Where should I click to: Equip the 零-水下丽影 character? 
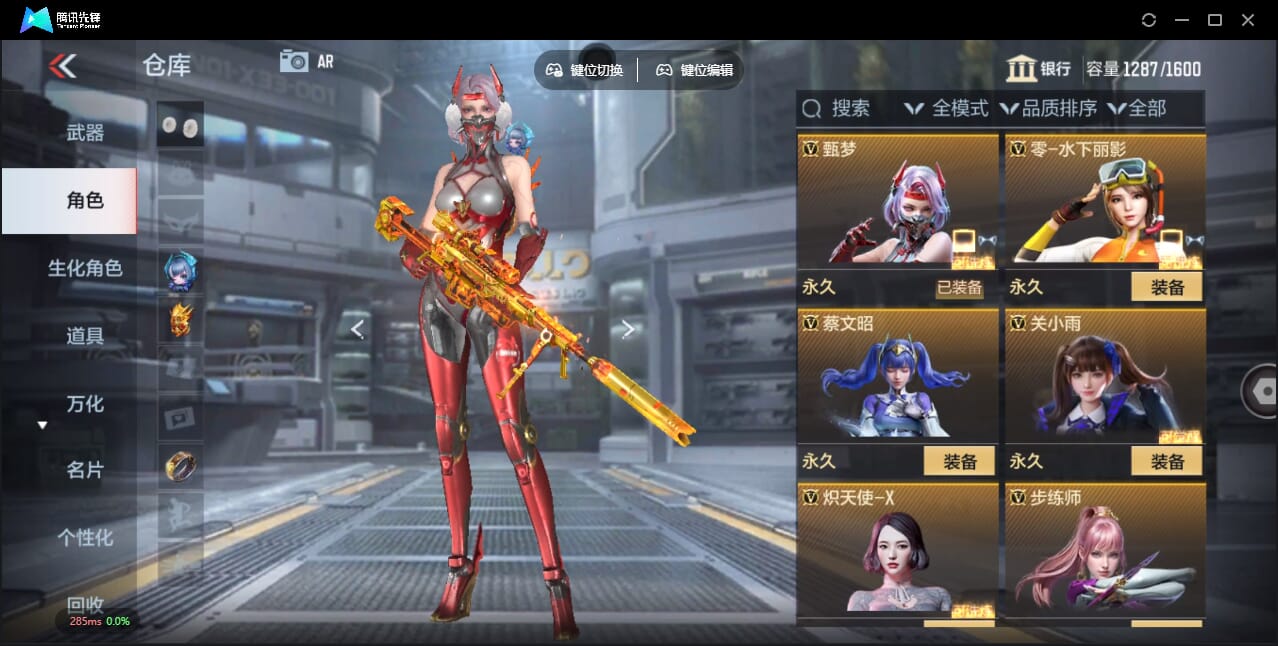click(1166, 288)
